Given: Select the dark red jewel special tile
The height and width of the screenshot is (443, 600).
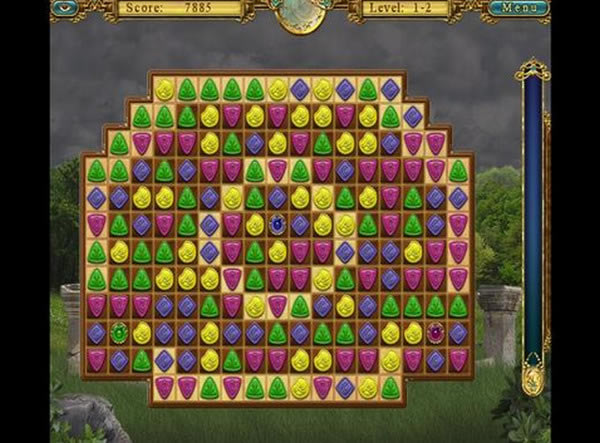Looking at the screenshot, I should 436,333.
